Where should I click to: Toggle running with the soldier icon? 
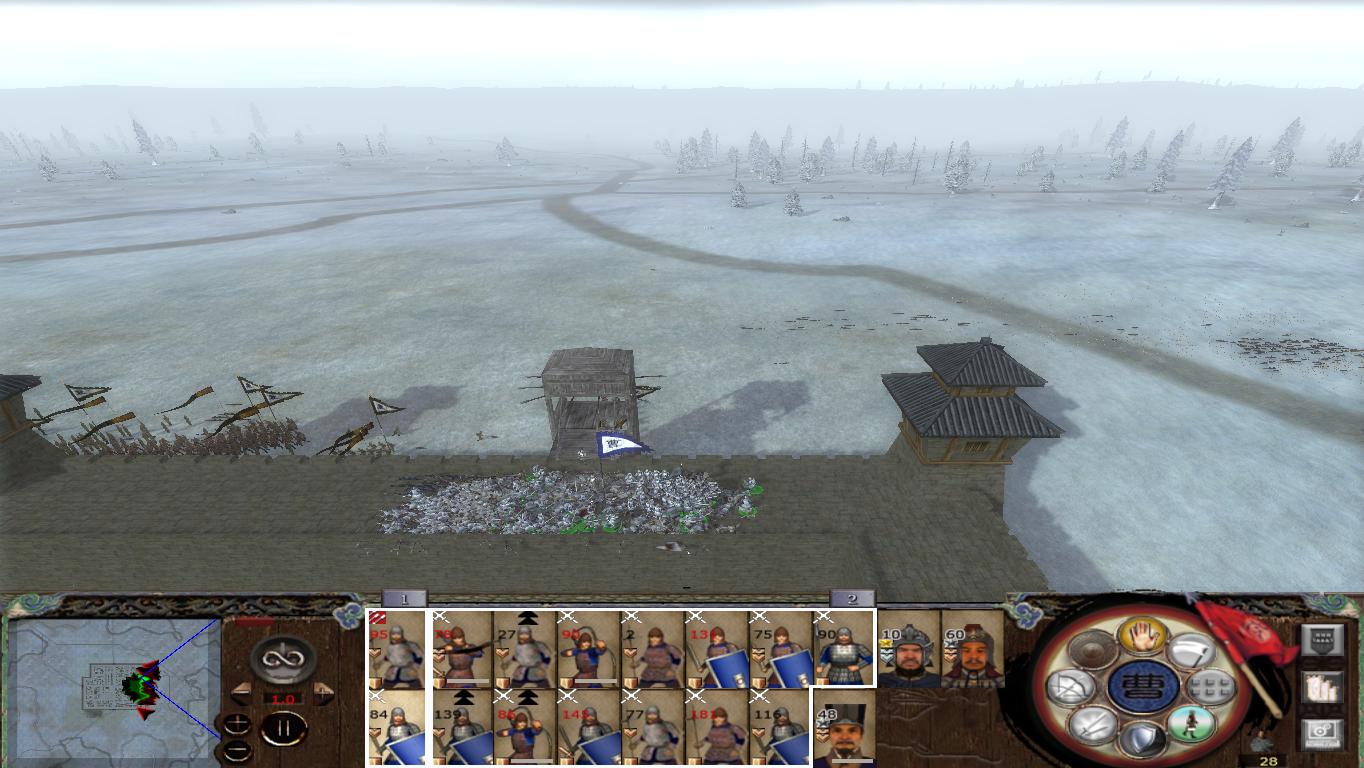pyautogui.click(x=1189, y=724)
